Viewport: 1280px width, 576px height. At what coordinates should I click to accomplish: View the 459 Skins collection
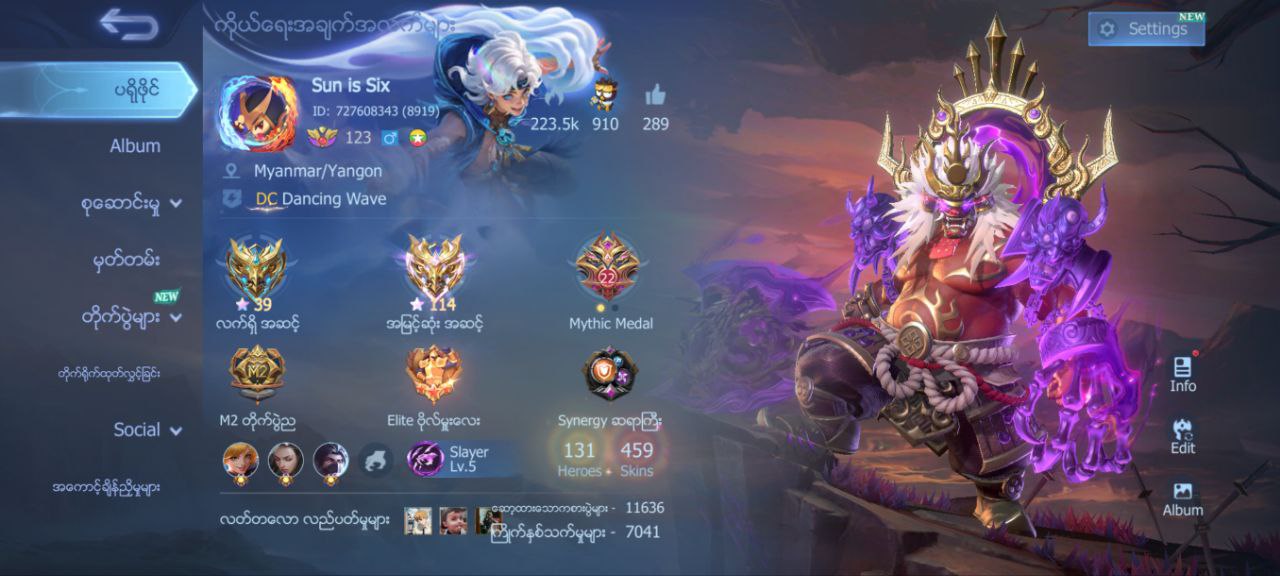coord(636,459)
